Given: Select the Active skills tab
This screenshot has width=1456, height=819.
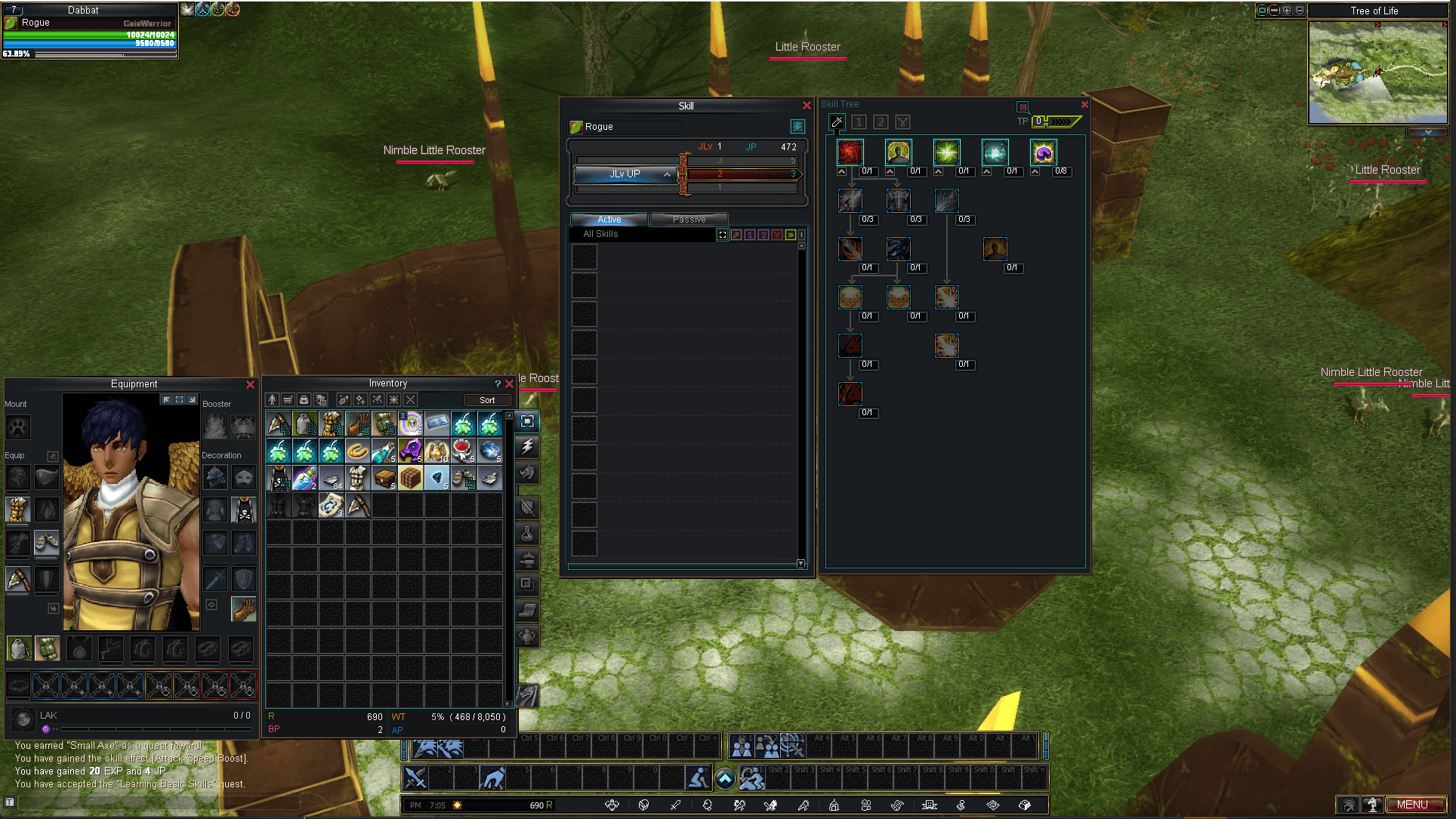Looking at the screenshot, I should point(609,219).
